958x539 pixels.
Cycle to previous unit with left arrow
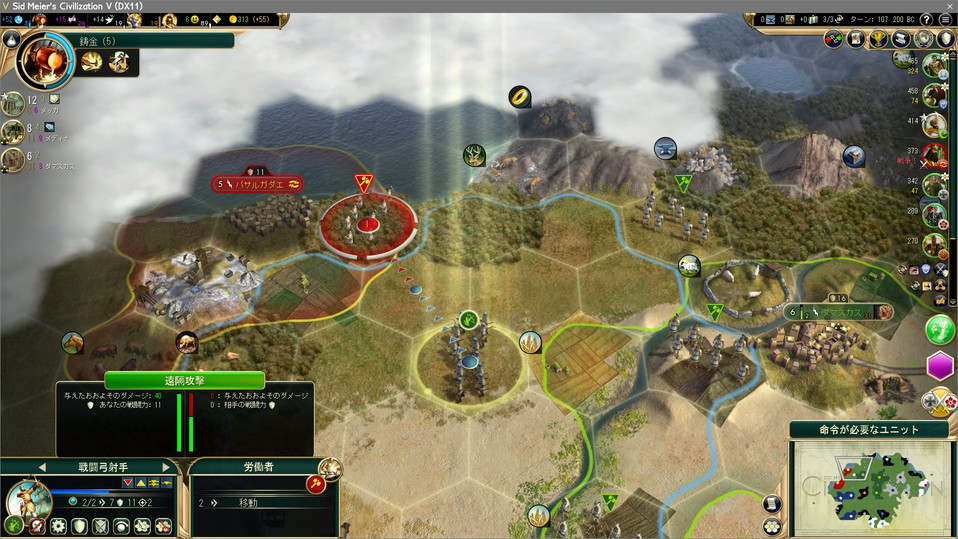(42, 467)
